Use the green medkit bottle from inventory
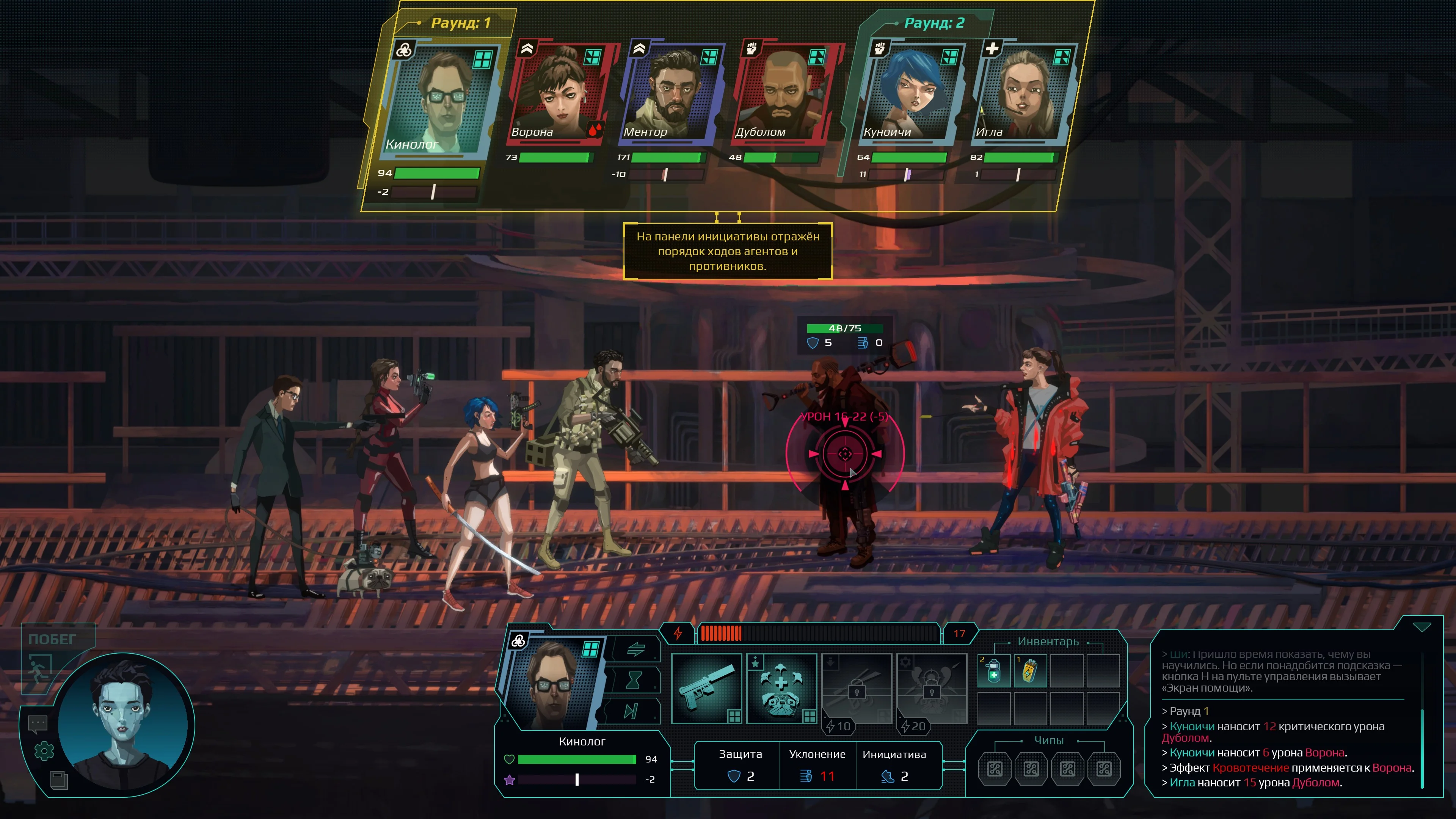 tap(994, 671)
